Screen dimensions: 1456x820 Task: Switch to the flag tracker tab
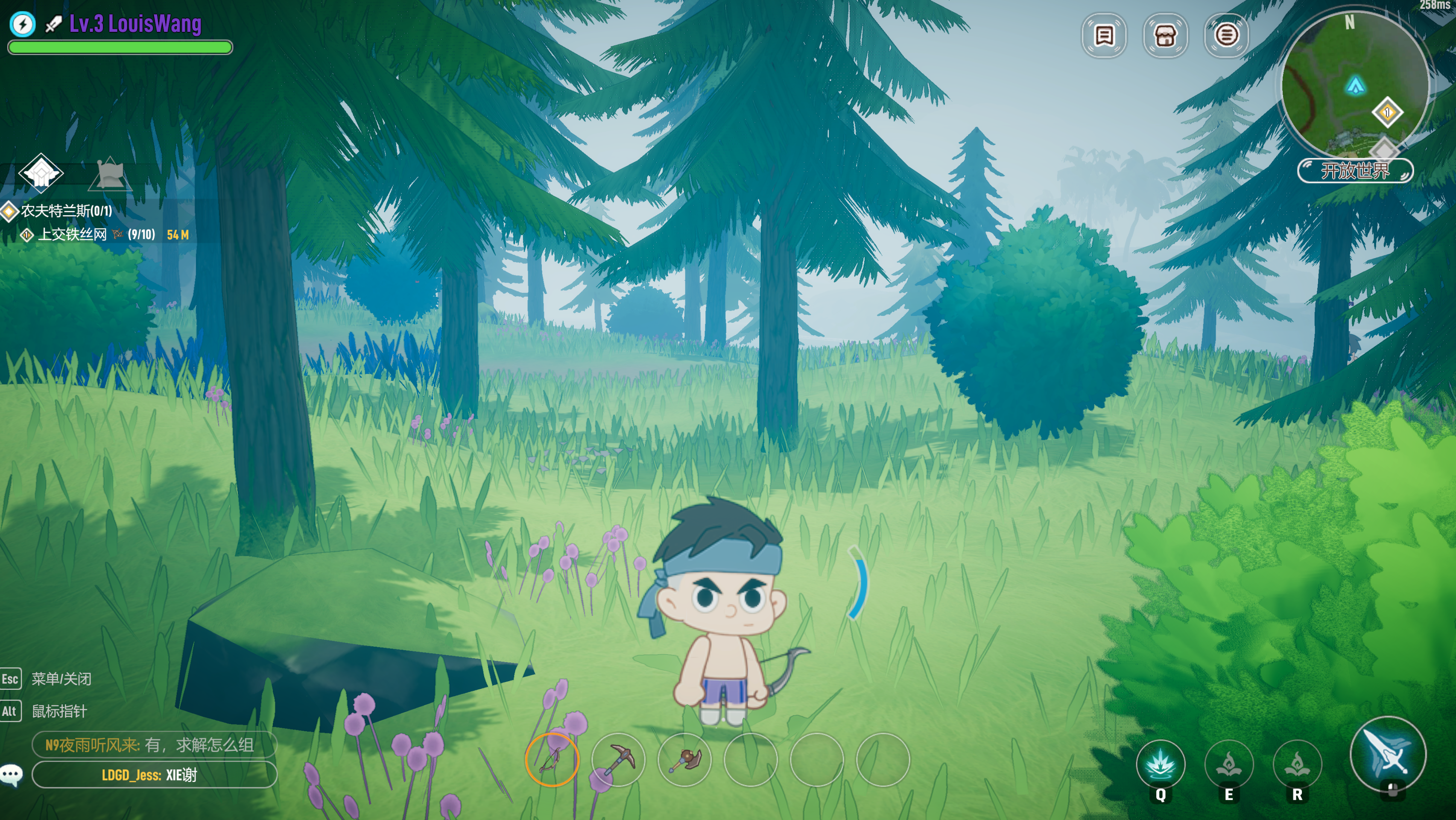111,173
